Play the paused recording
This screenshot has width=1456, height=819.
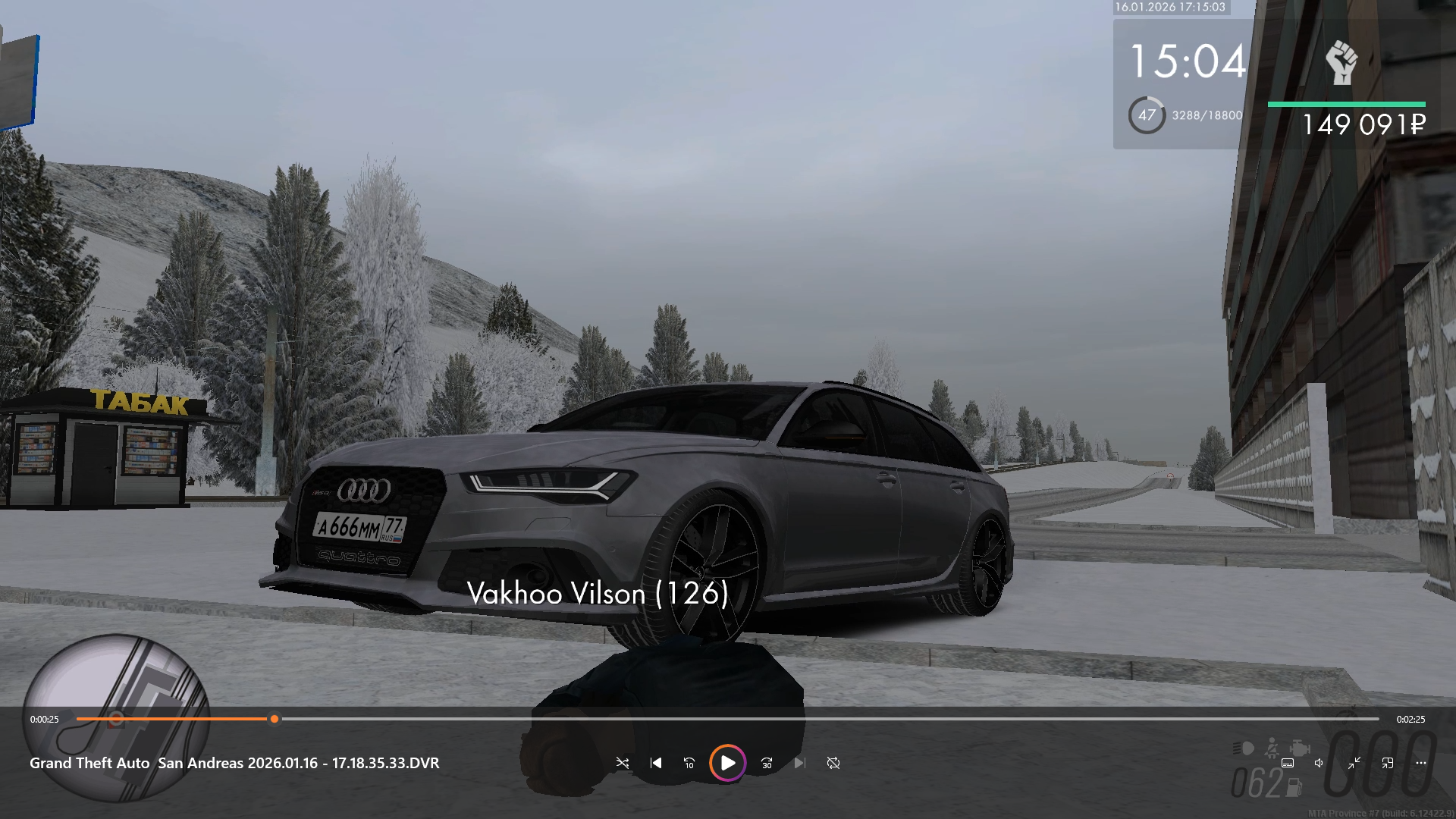tap(727, 763)
